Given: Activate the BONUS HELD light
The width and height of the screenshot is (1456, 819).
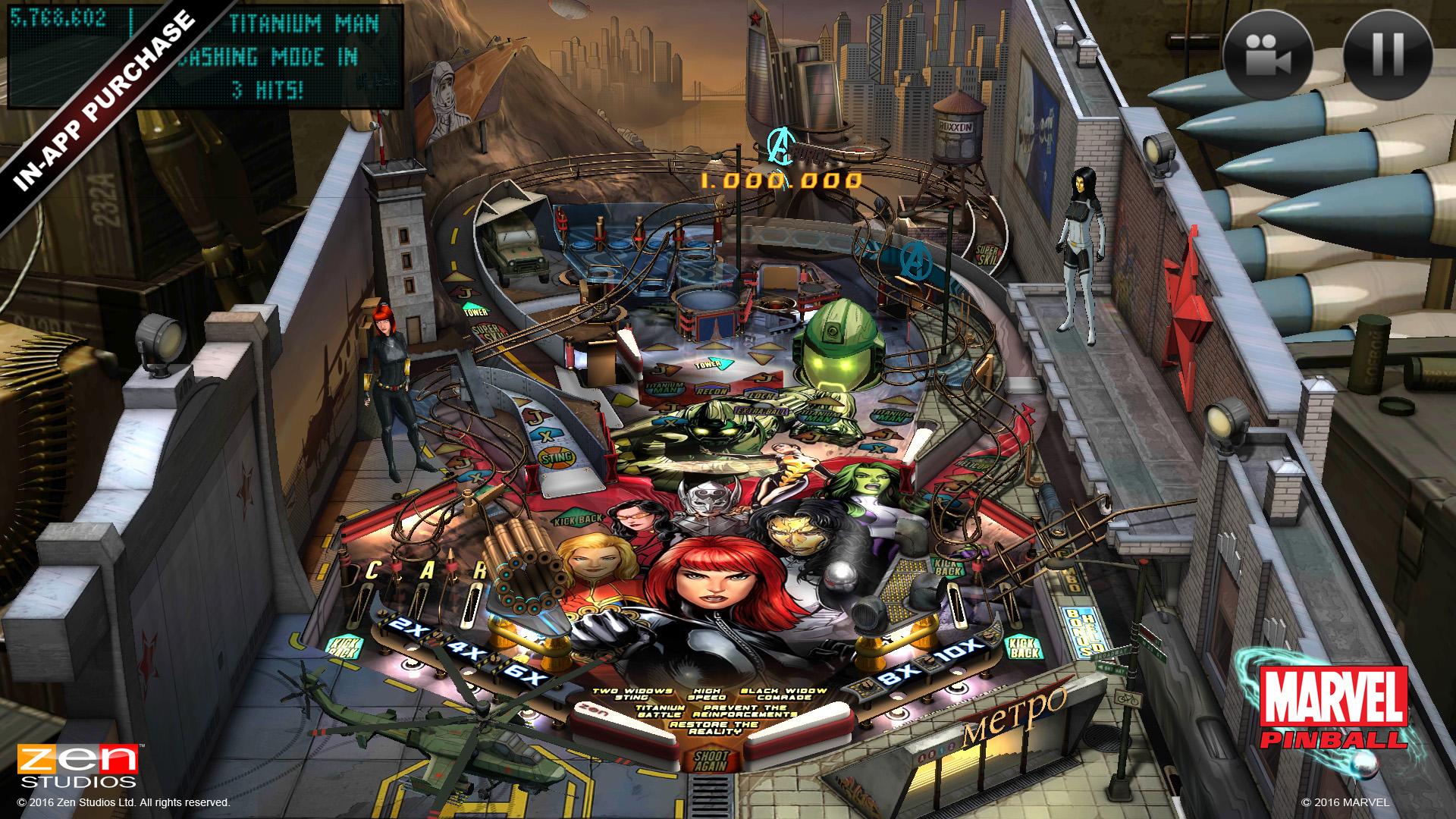Looking at the screenshot, I should [x=1080, y=632].
